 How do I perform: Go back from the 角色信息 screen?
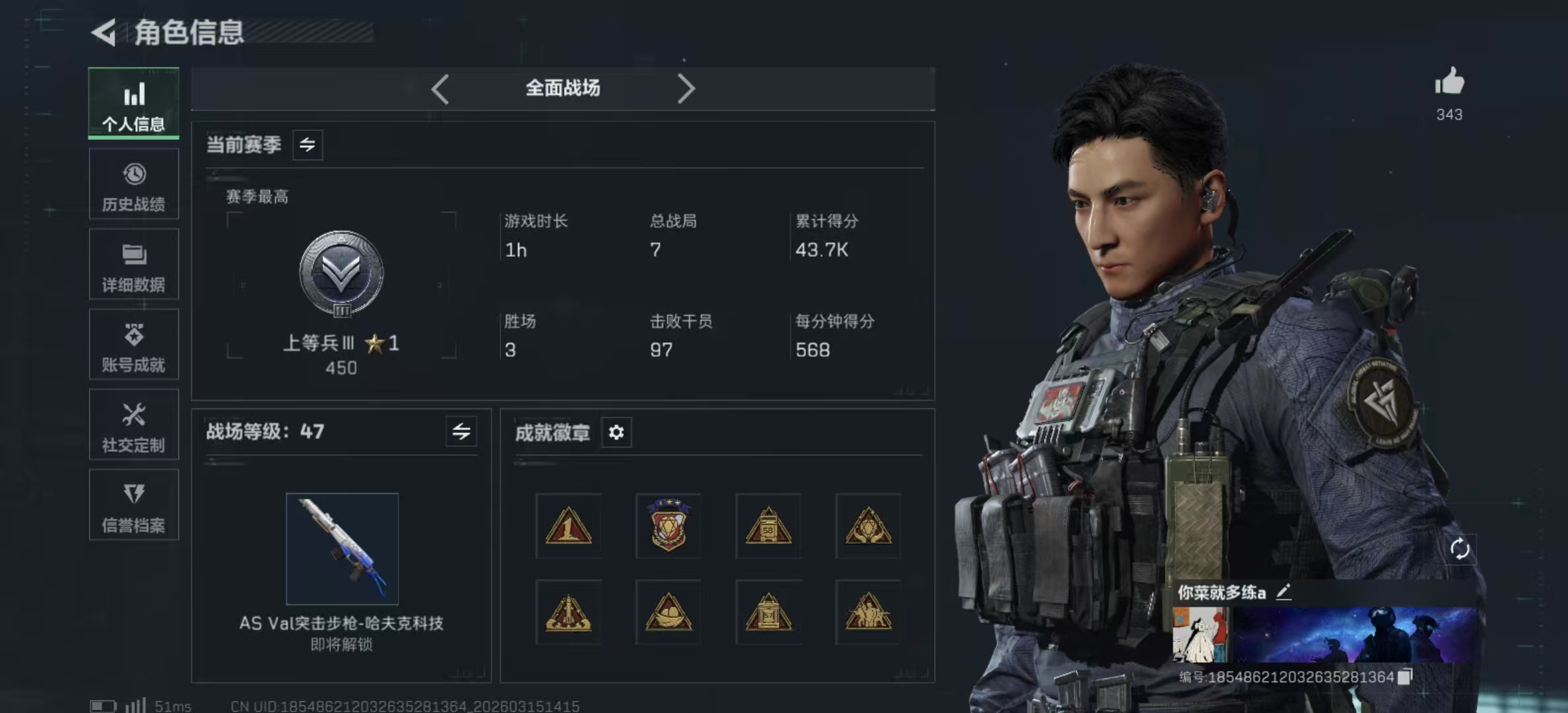point(104,32)
